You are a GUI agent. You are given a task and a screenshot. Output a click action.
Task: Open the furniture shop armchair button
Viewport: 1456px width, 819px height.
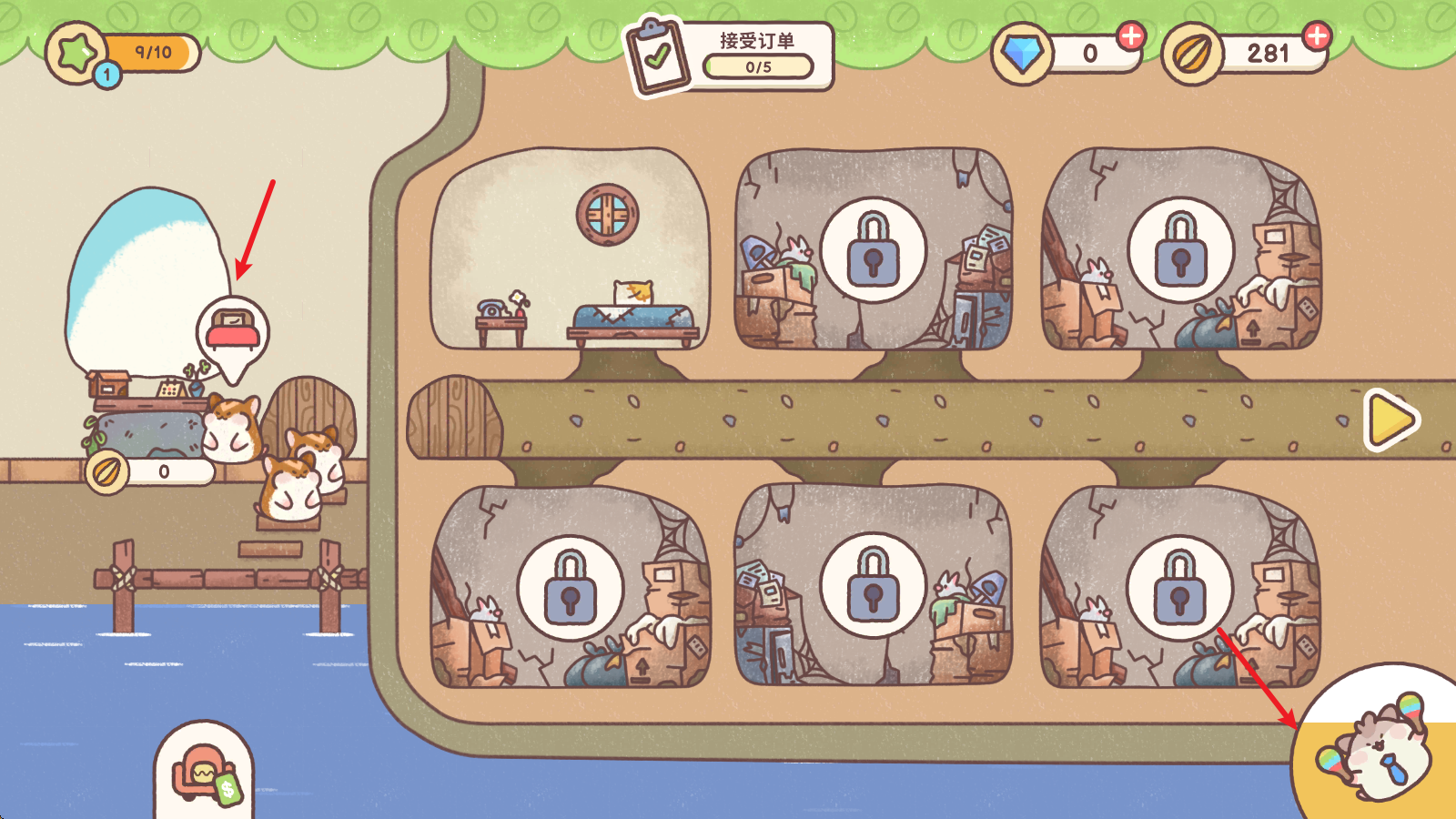click(205, 773)
